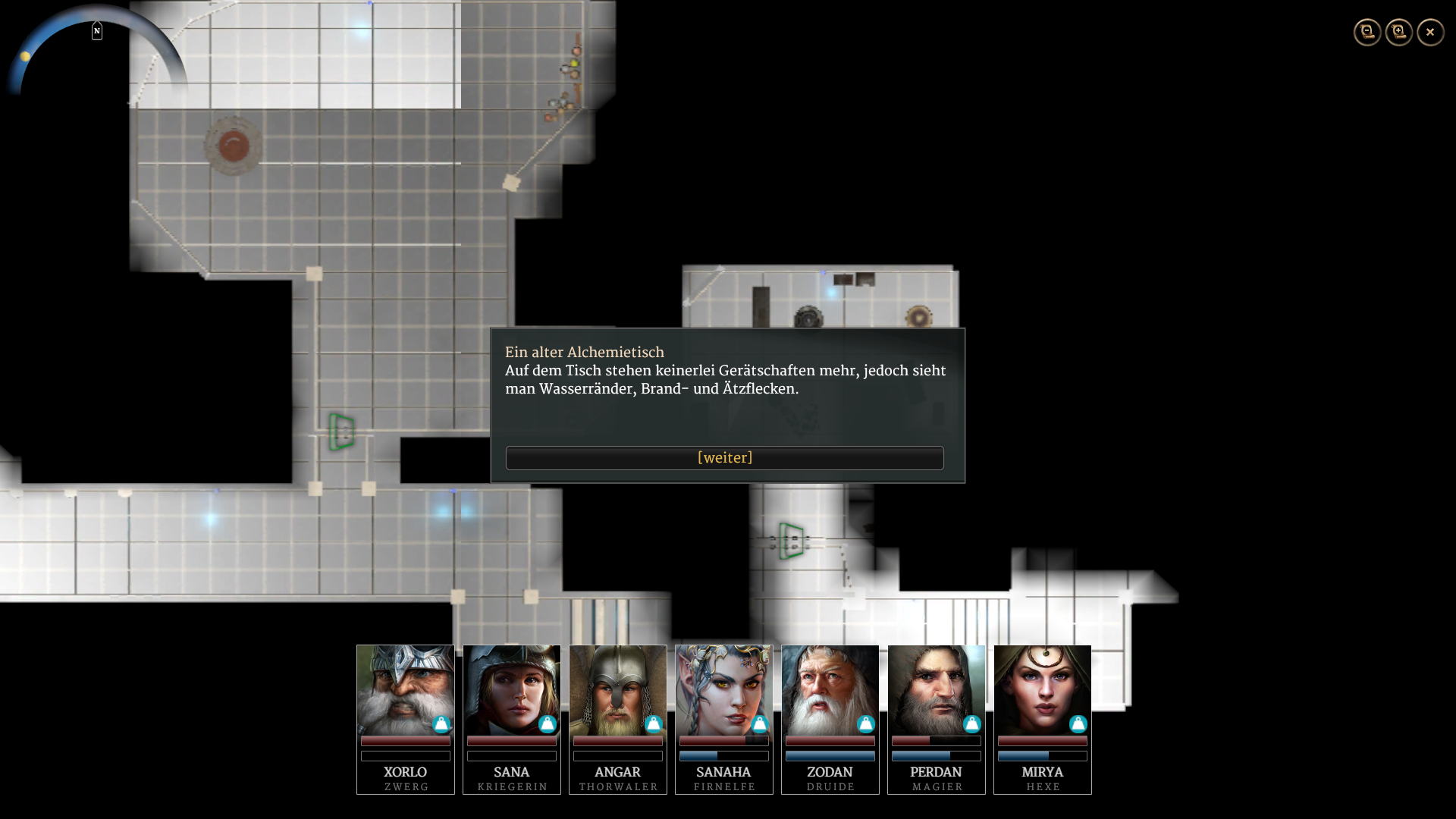
Task: Pick Mirya the Hexe portrait
Action: [x=1043, y=690]
